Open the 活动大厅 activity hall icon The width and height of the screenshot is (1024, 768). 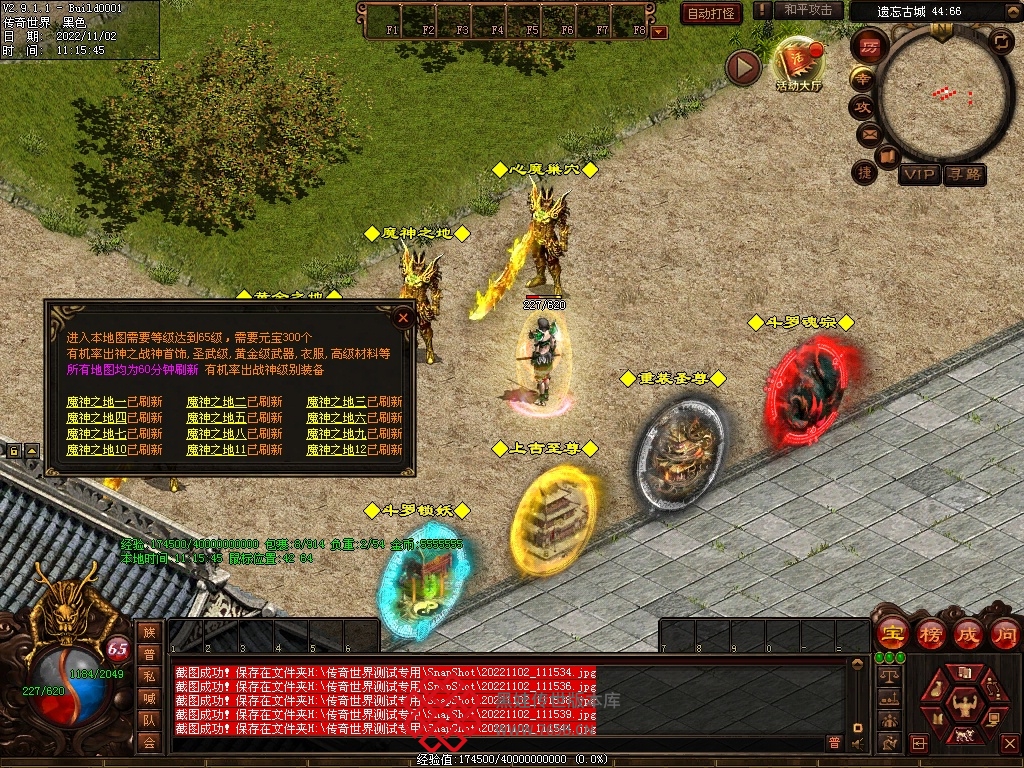(x=798, y=63)
